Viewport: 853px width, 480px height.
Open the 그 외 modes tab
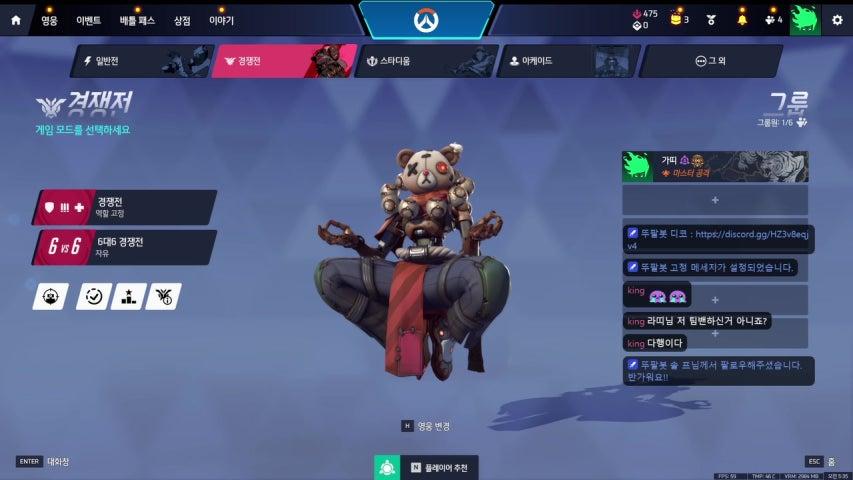click(x=710, y=61)
